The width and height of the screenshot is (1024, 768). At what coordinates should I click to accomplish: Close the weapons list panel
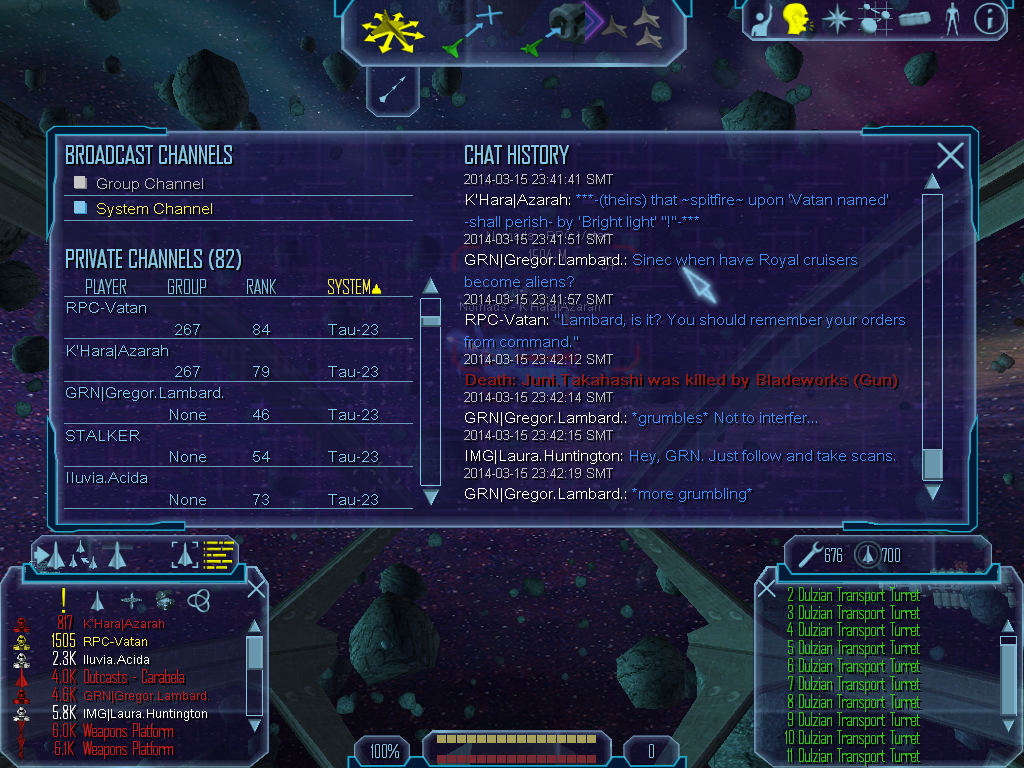coord(767,588)
